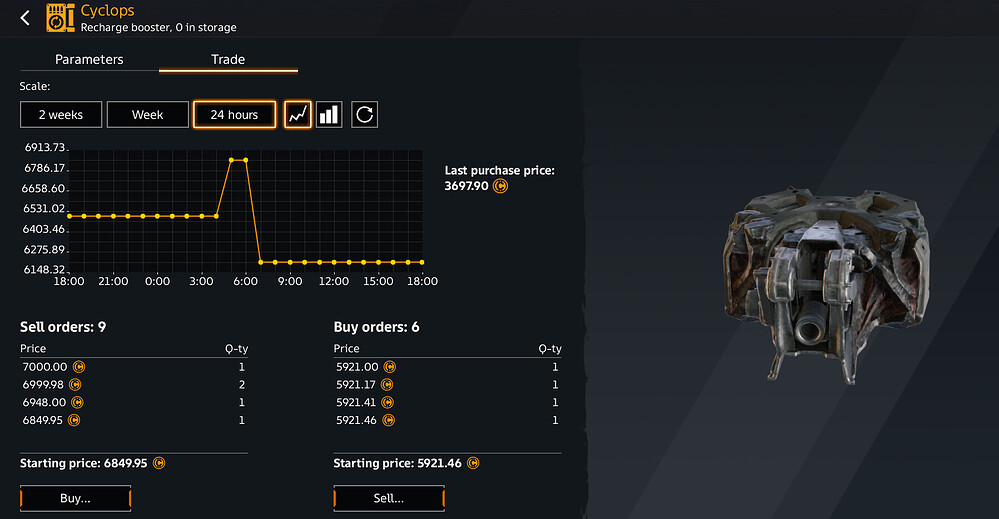Switch to the Parameters tab

click(x=89, y=59)
